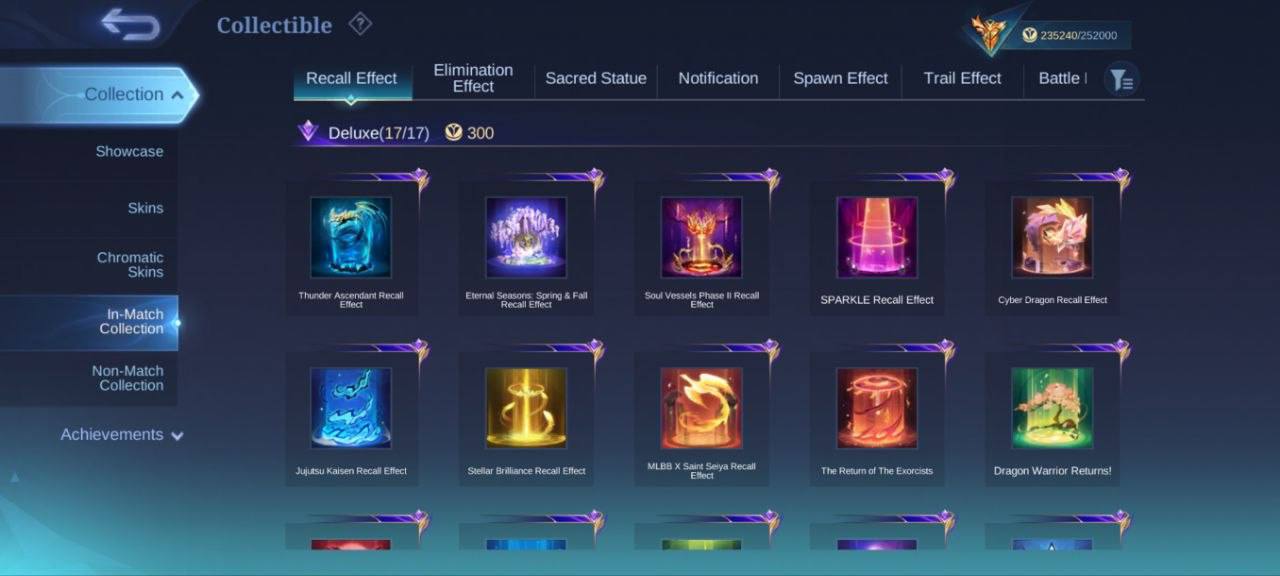The width and height of the screenshot is (1280, 576).
Task: Select Non-Match Collection in sidebar
Action: 127,378
